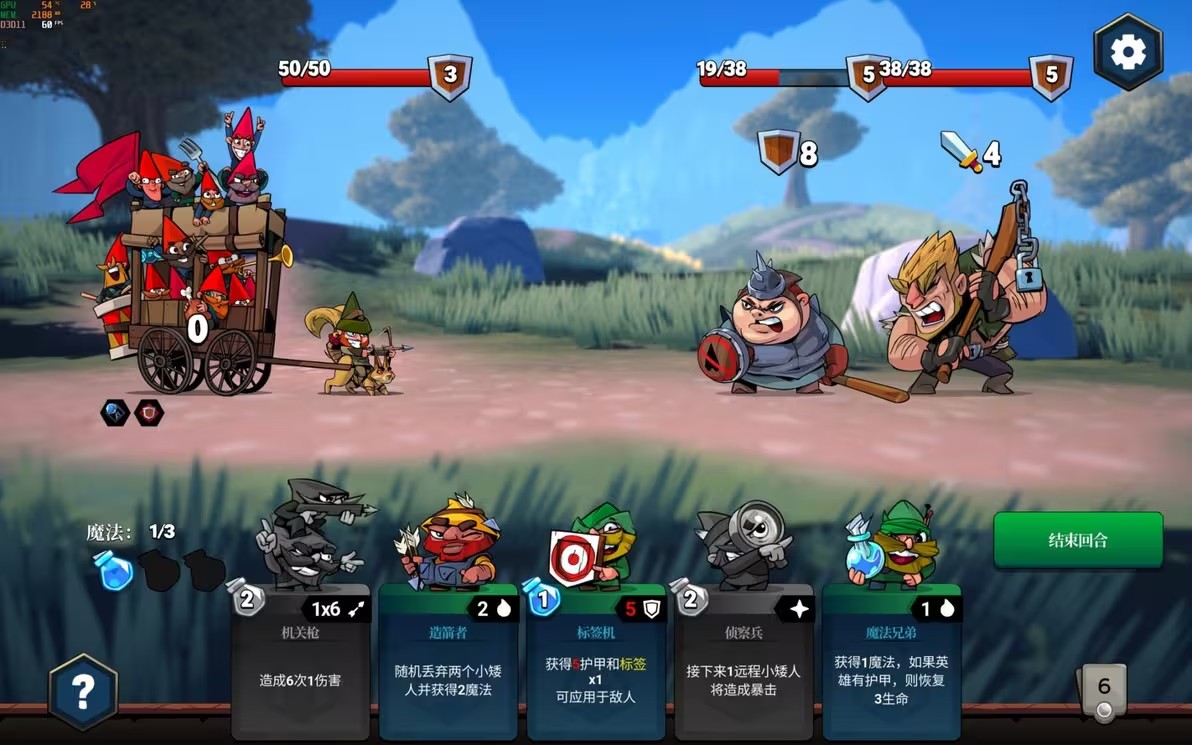
Task: Inspect the red shield status icon under wagon
Action: pos(149,412)
